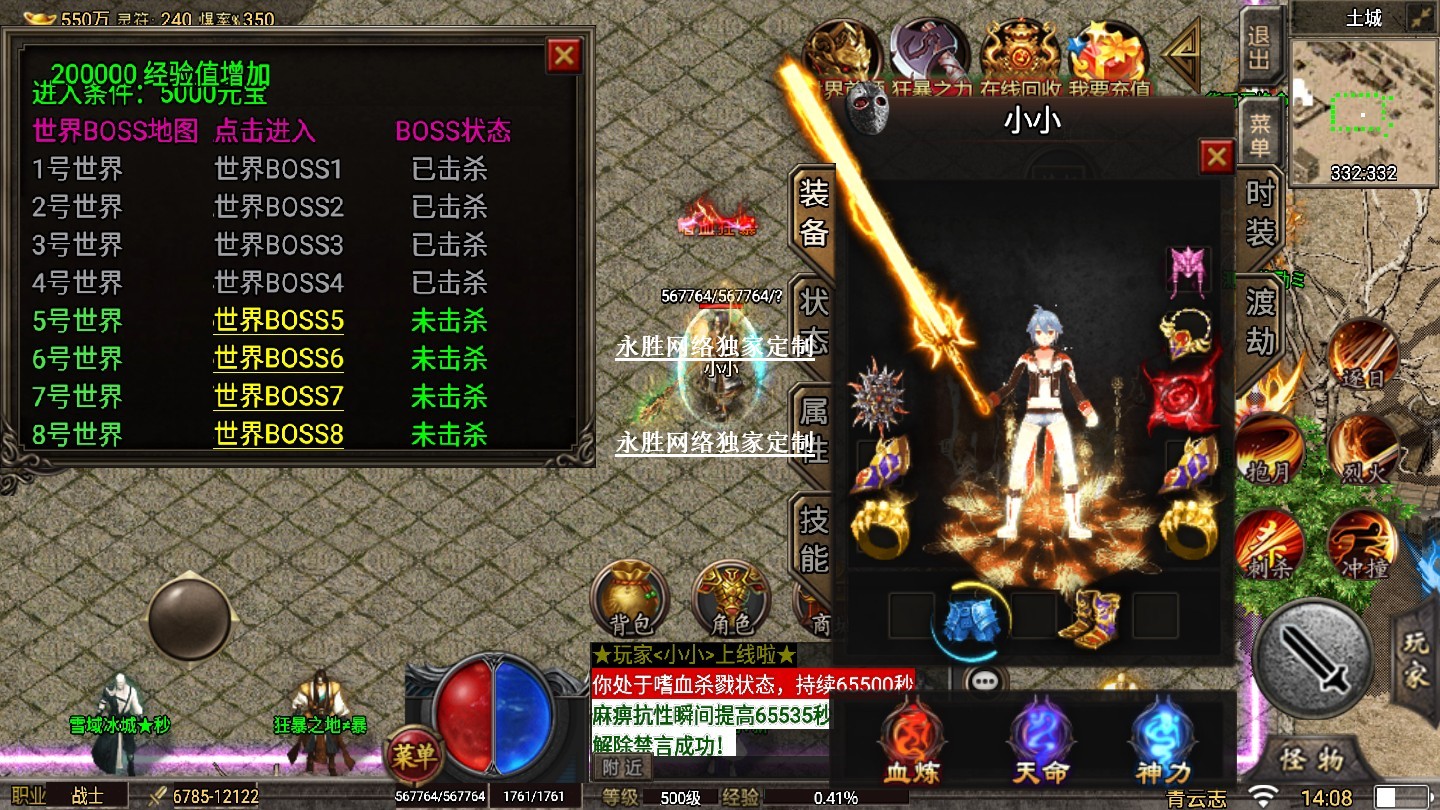The image size is (1440, 810).
Task: Use the 烈火 fire skill
Action: [x=1363, y=450]
